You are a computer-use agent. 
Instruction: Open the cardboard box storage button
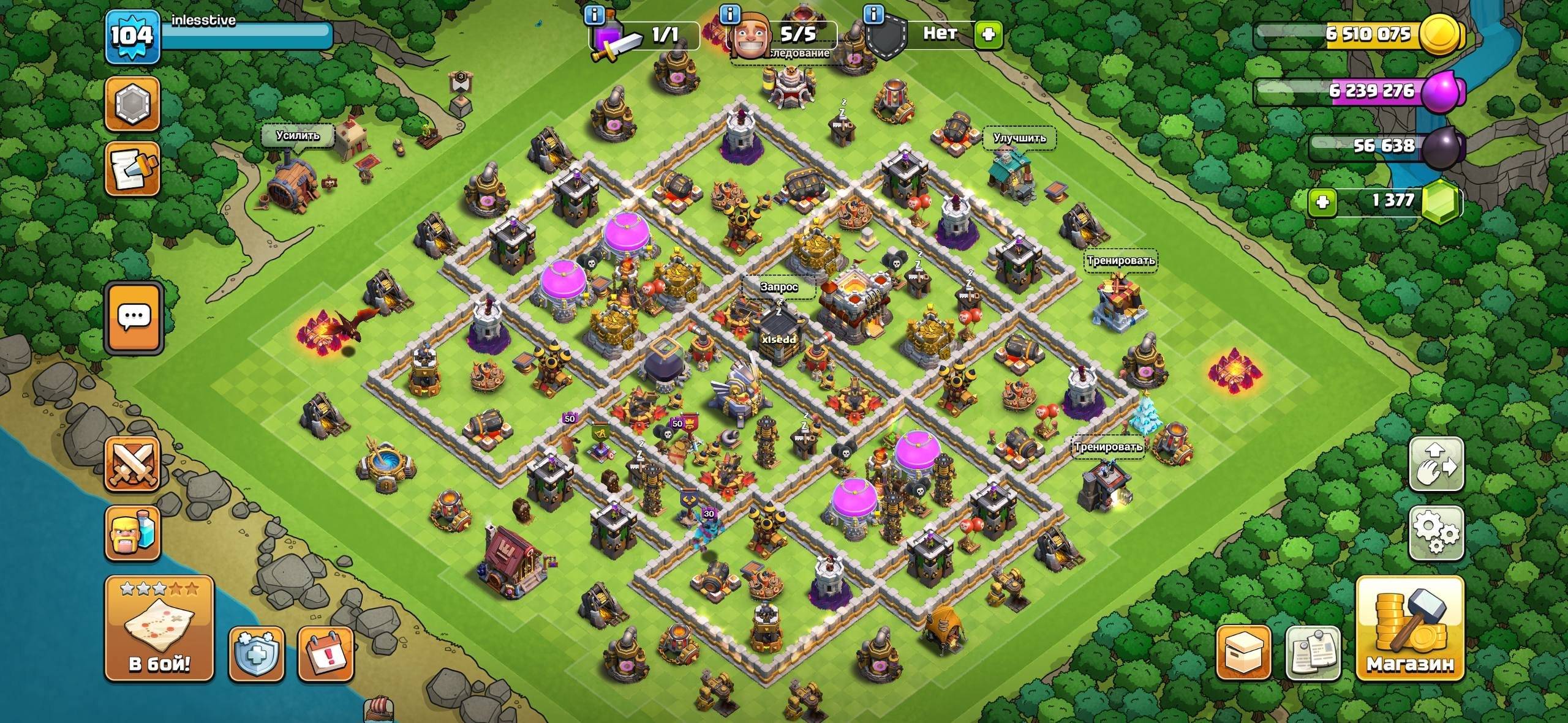coord(1243,653)
